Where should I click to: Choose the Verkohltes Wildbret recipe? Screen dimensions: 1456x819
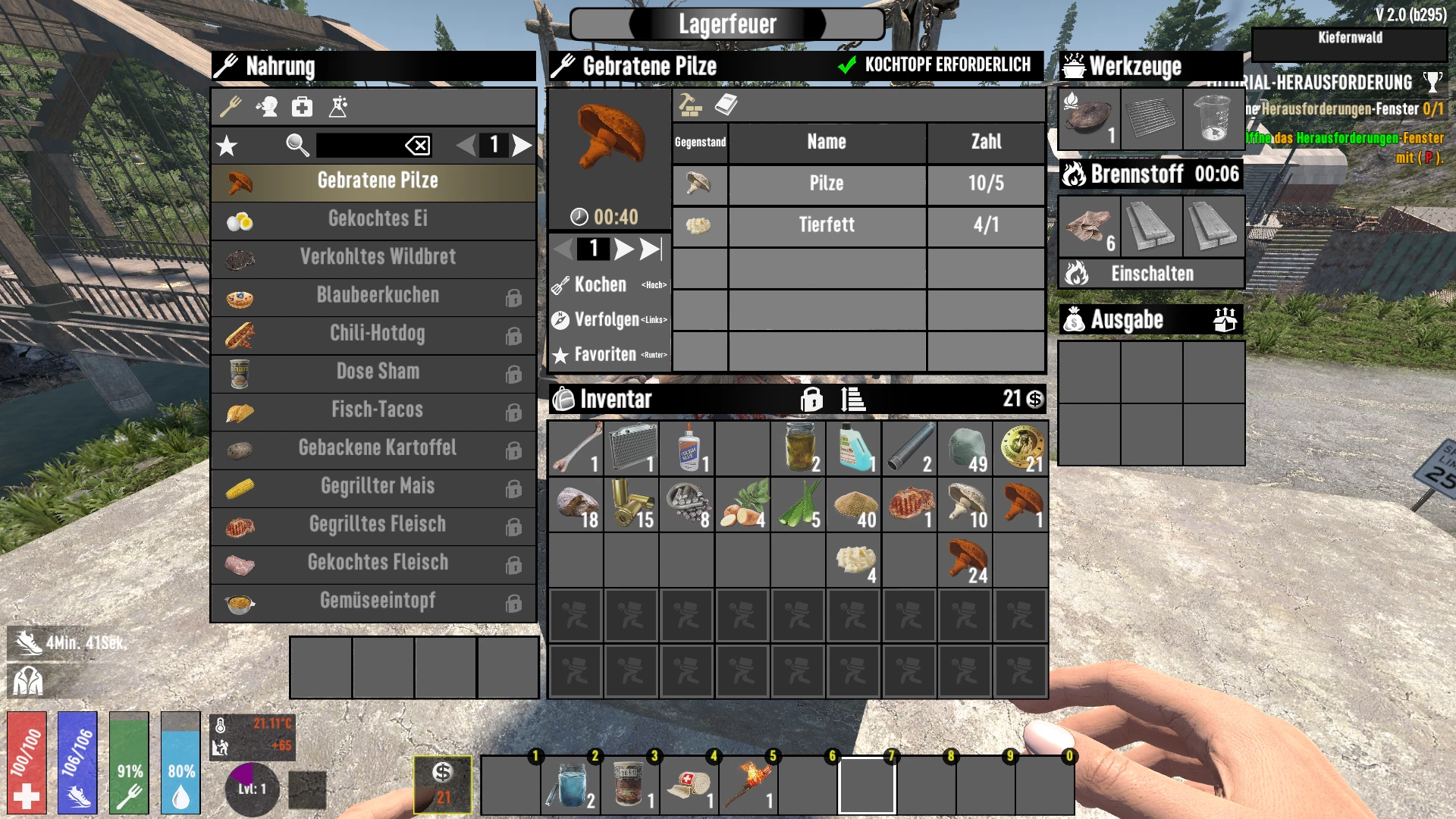point(377,257)
